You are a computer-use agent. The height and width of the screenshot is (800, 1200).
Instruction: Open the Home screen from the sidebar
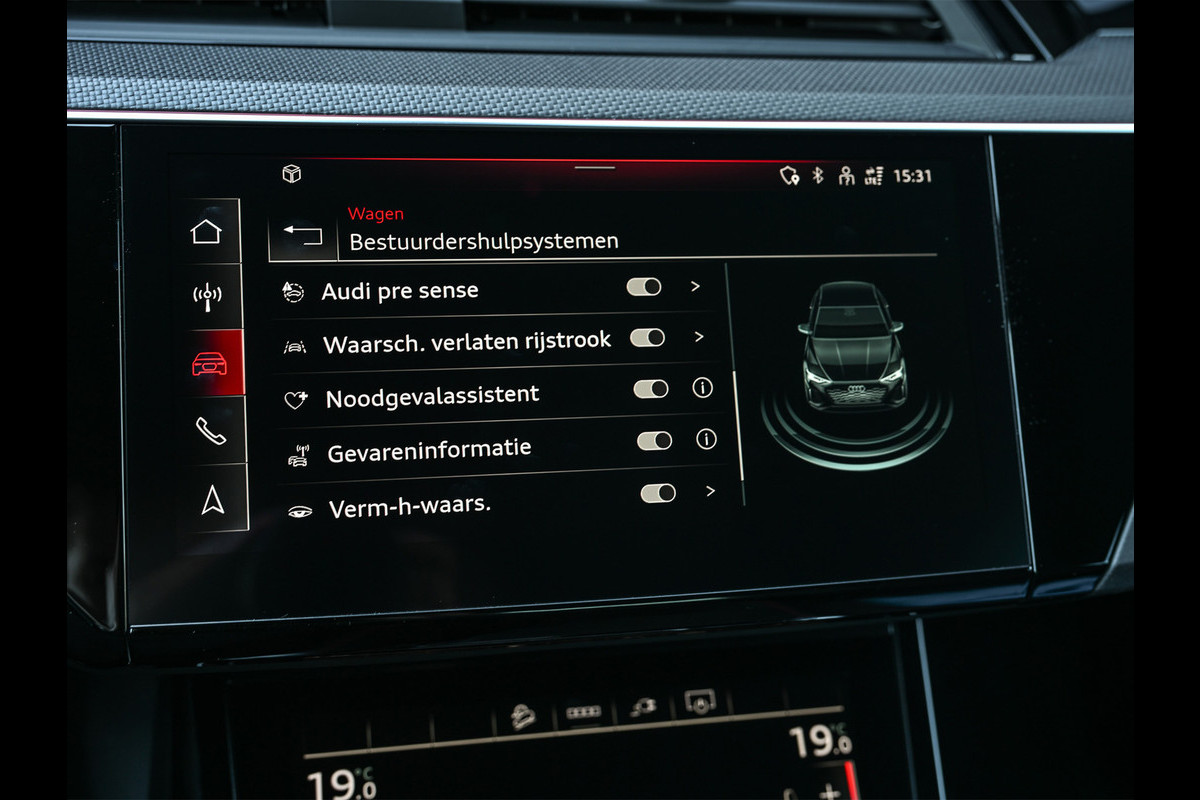pyautogui.click(x=206, y=232)
